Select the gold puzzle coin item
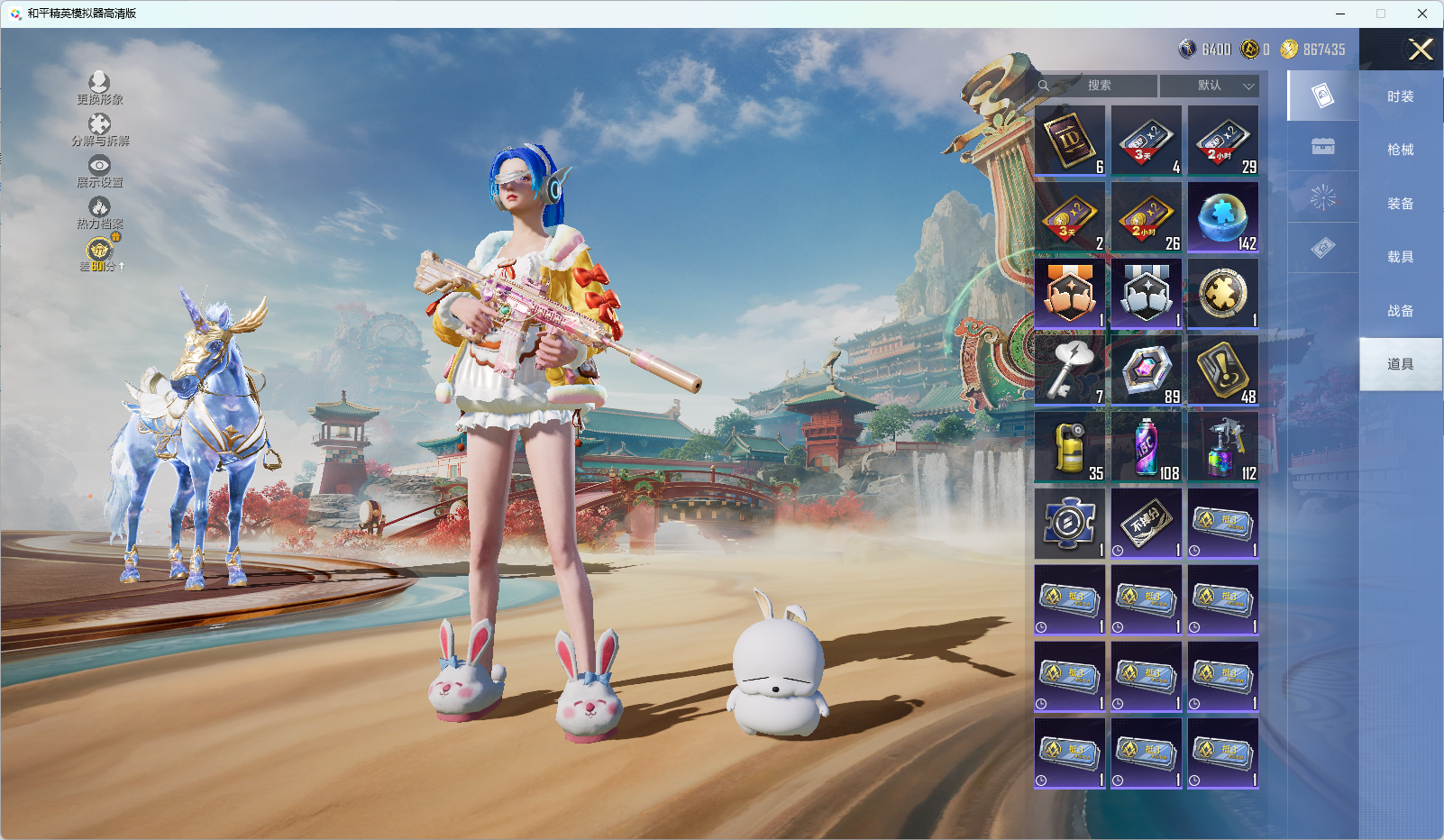Image resolution: width=1444 pixels, height=840 pixels. (x=1223, y=294)
